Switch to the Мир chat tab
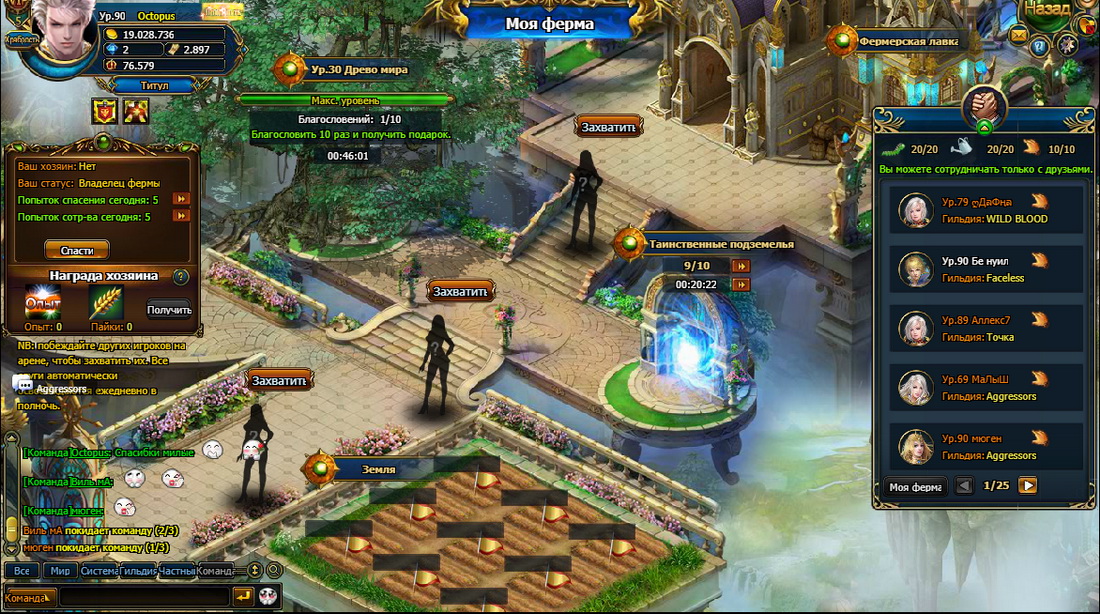This screenshot has height=614, width=1100. click(x=60, y=571)
